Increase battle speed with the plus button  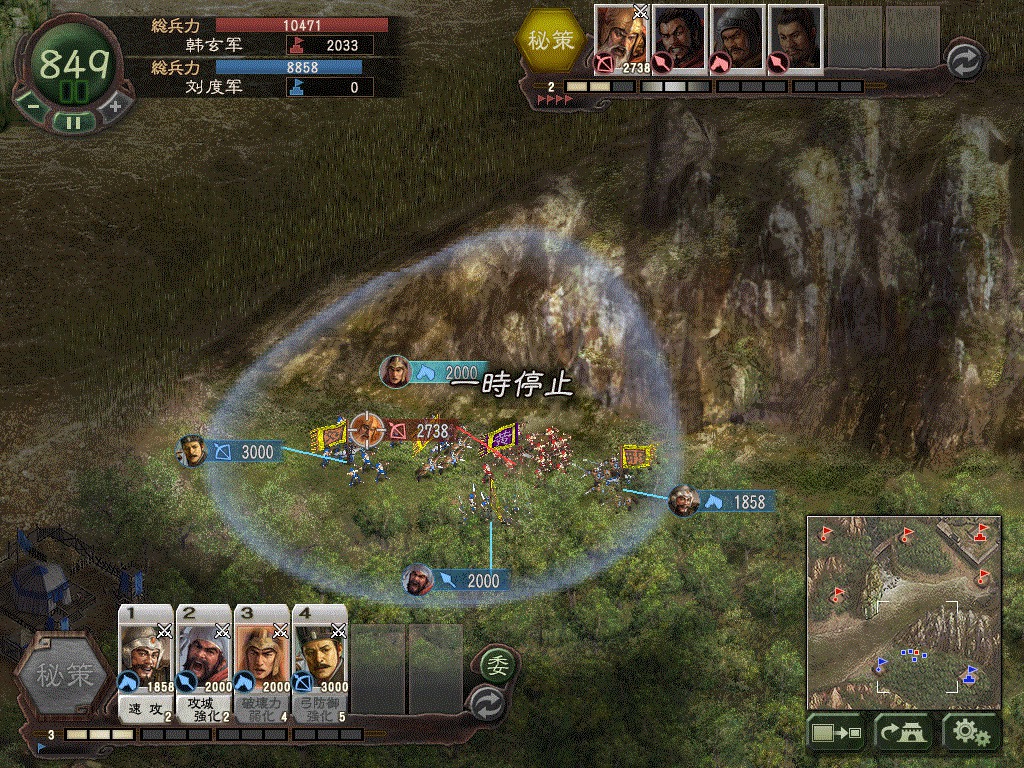pos(114,105)
